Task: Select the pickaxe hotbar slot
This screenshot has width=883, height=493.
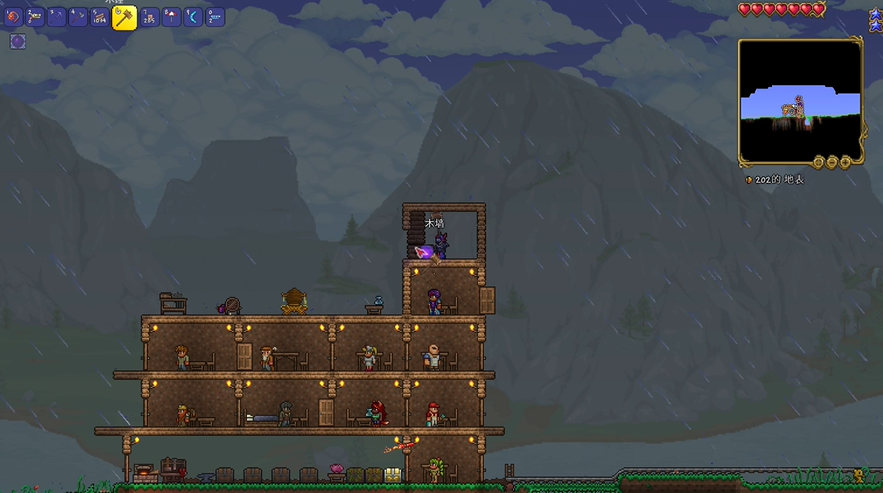Action: pyautogui.click(x=57, y=17)
